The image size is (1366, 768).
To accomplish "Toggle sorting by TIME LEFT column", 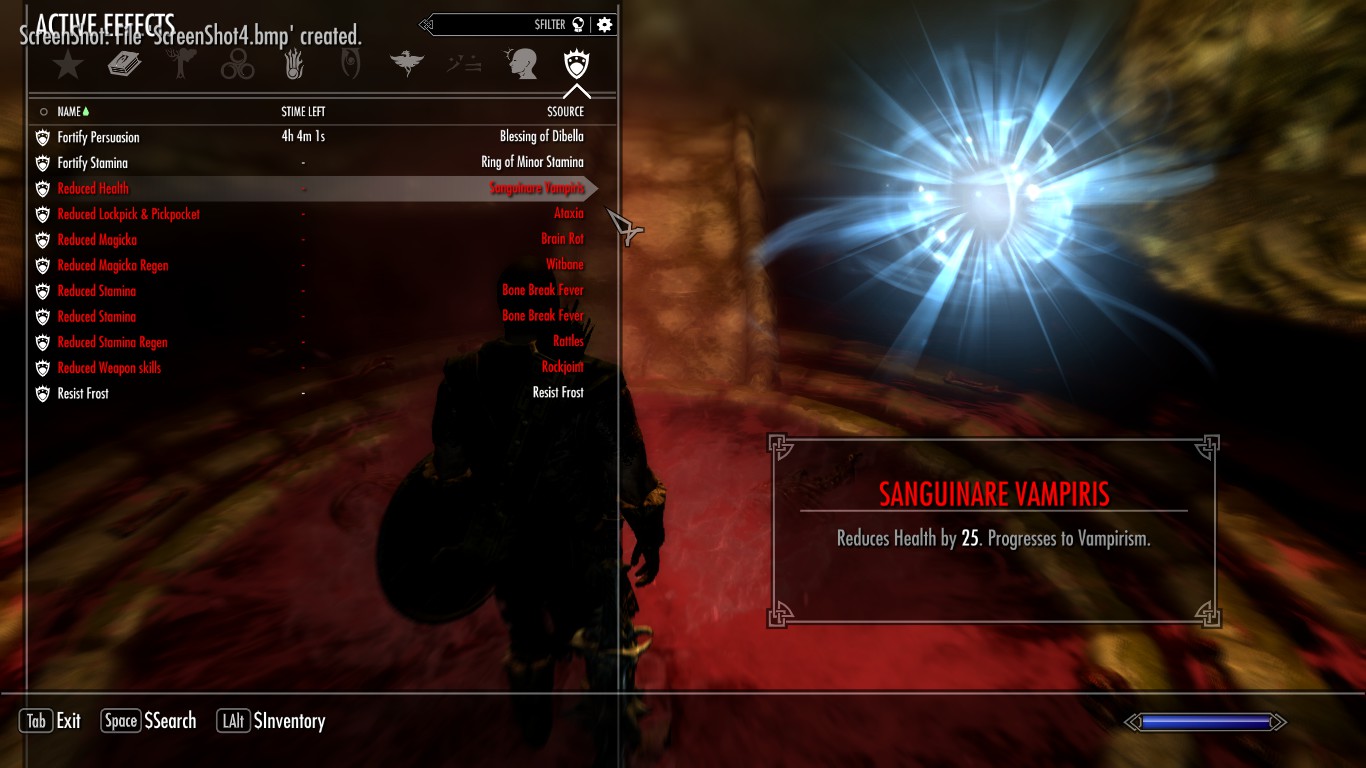I will click(x=302, y=111).
